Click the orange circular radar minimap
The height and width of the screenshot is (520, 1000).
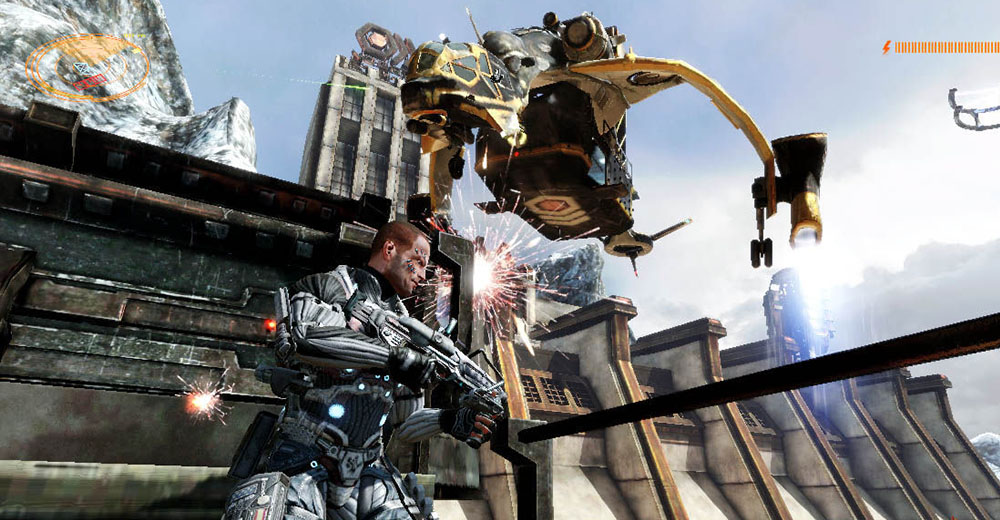pyautogui.click(x=88, y=67)
